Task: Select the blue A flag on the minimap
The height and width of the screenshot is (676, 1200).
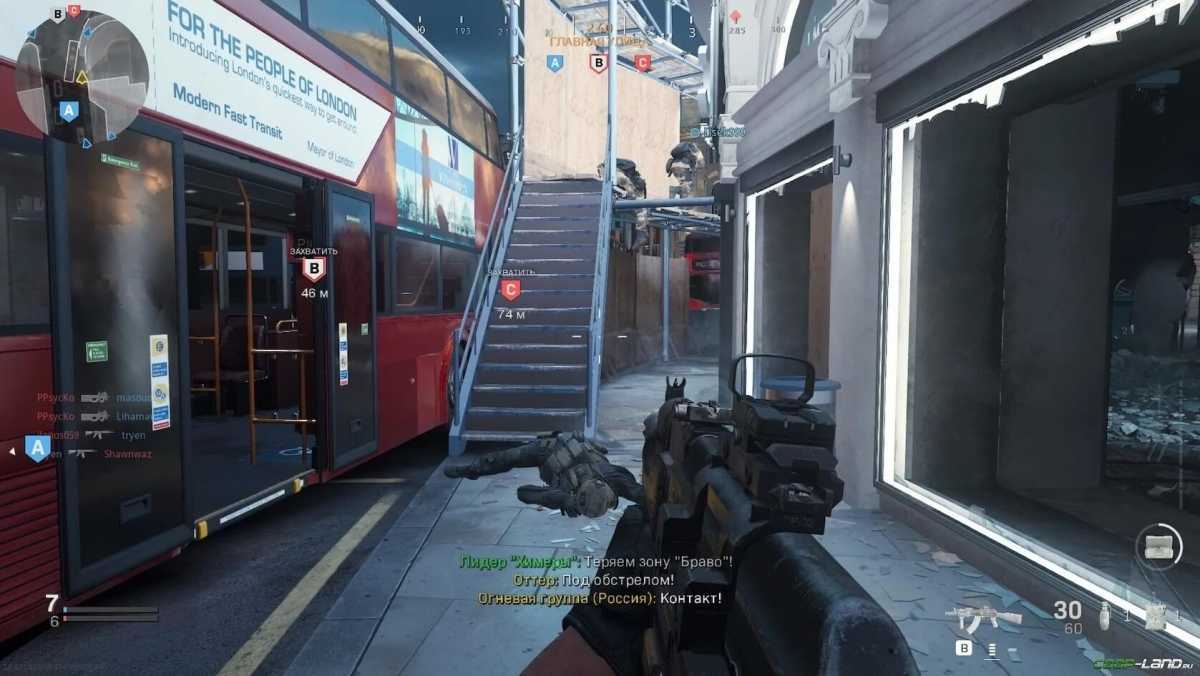Action: coord(68,111)
